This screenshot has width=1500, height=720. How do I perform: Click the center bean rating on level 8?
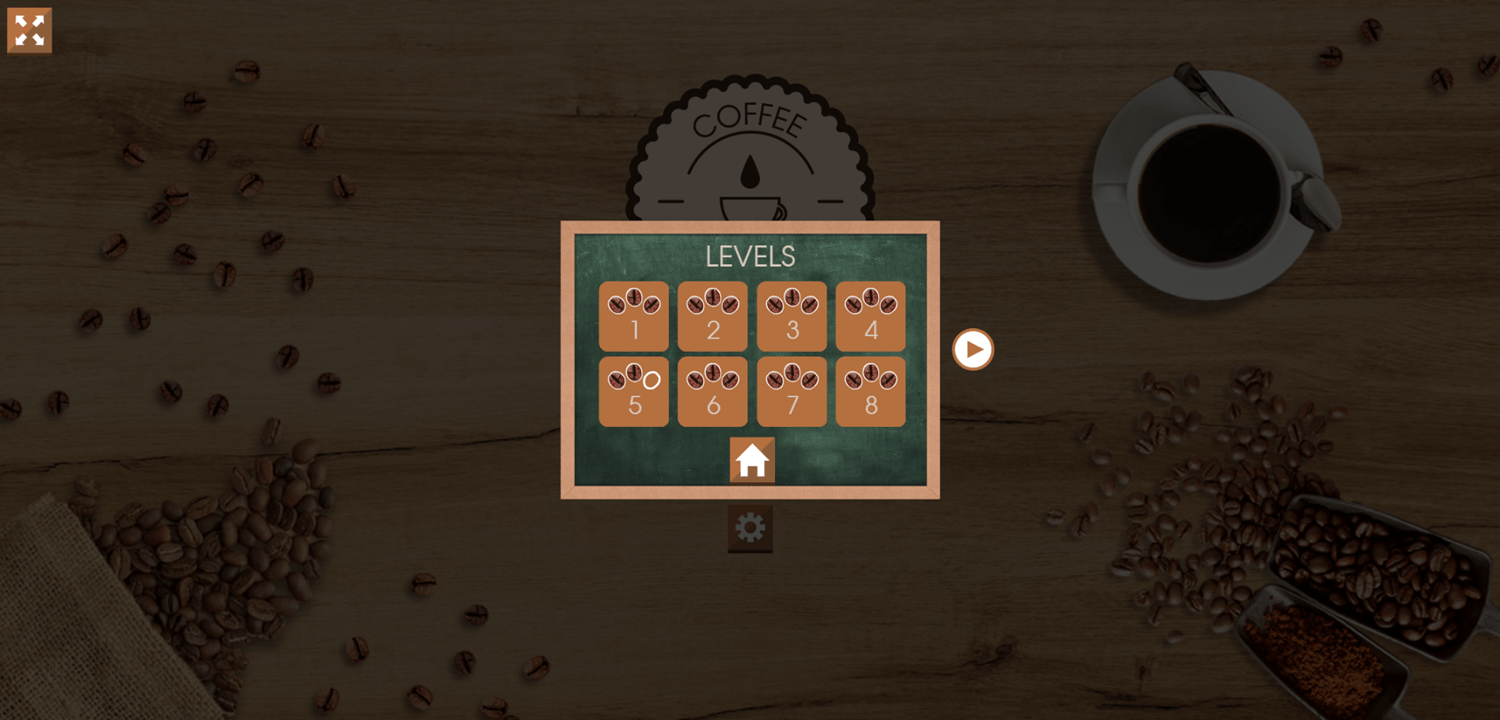pos(870,372)
